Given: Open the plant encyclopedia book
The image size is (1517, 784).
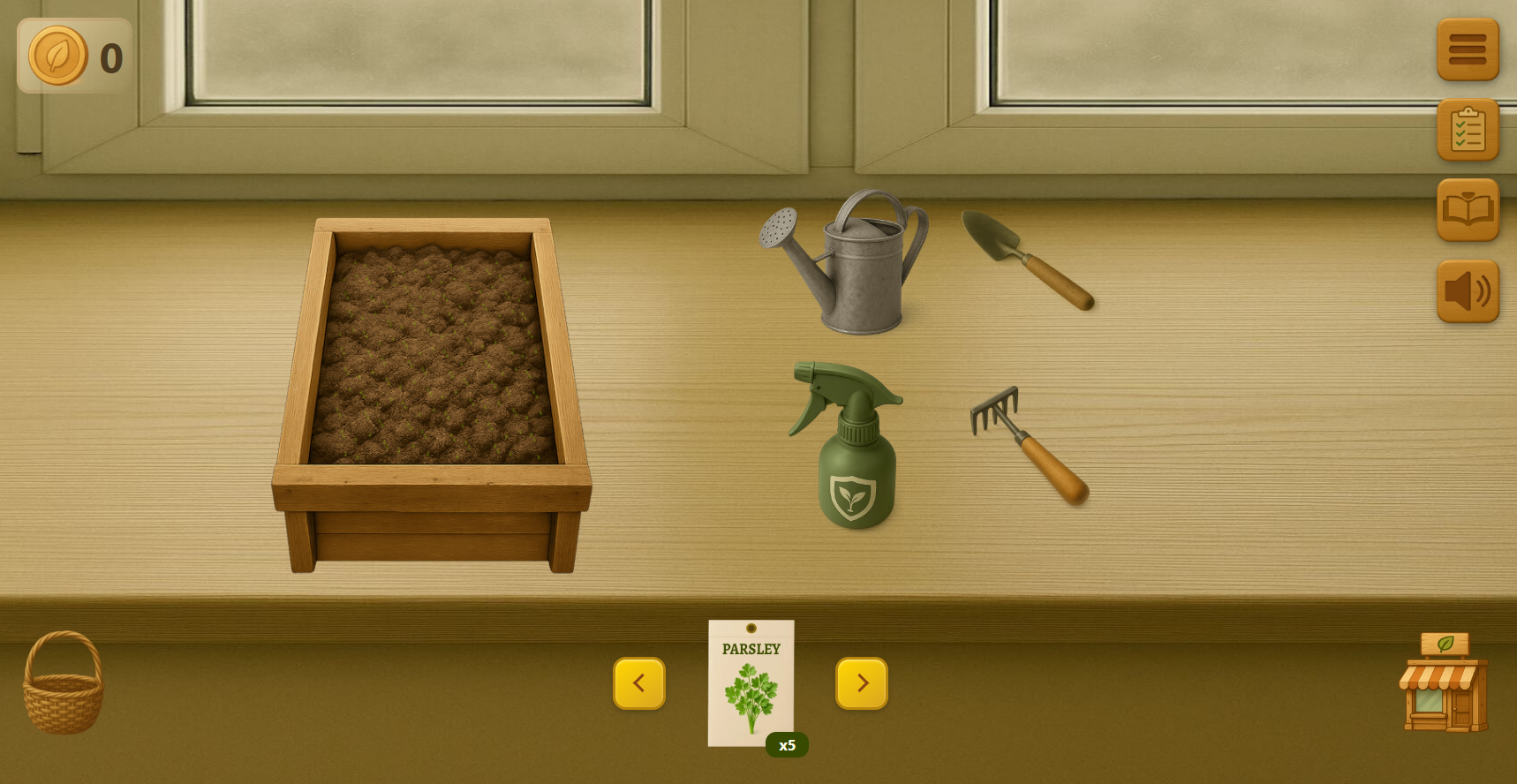Looking at the screenshot, I should point(1468,209).
